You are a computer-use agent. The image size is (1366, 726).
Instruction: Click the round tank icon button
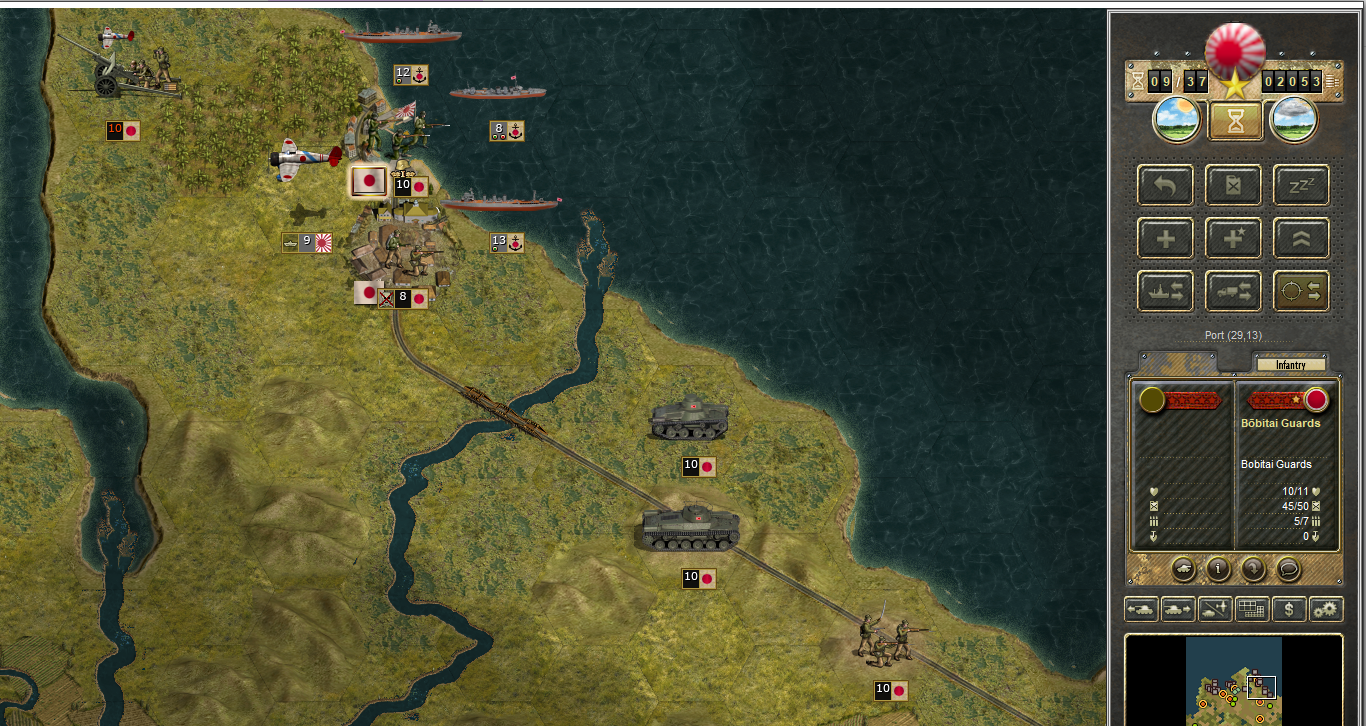click(1183, 569)
